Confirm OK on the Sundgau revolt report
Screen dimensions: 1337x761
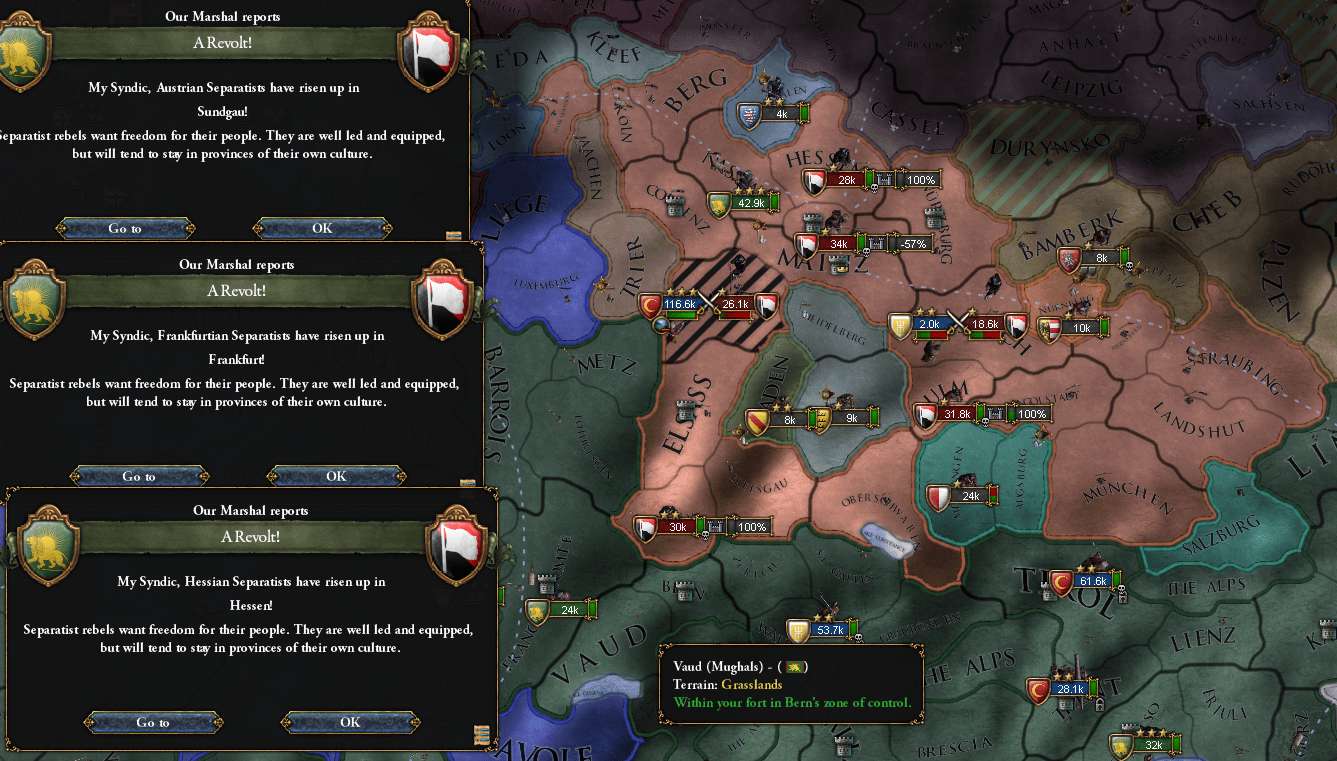pos(322,228)
